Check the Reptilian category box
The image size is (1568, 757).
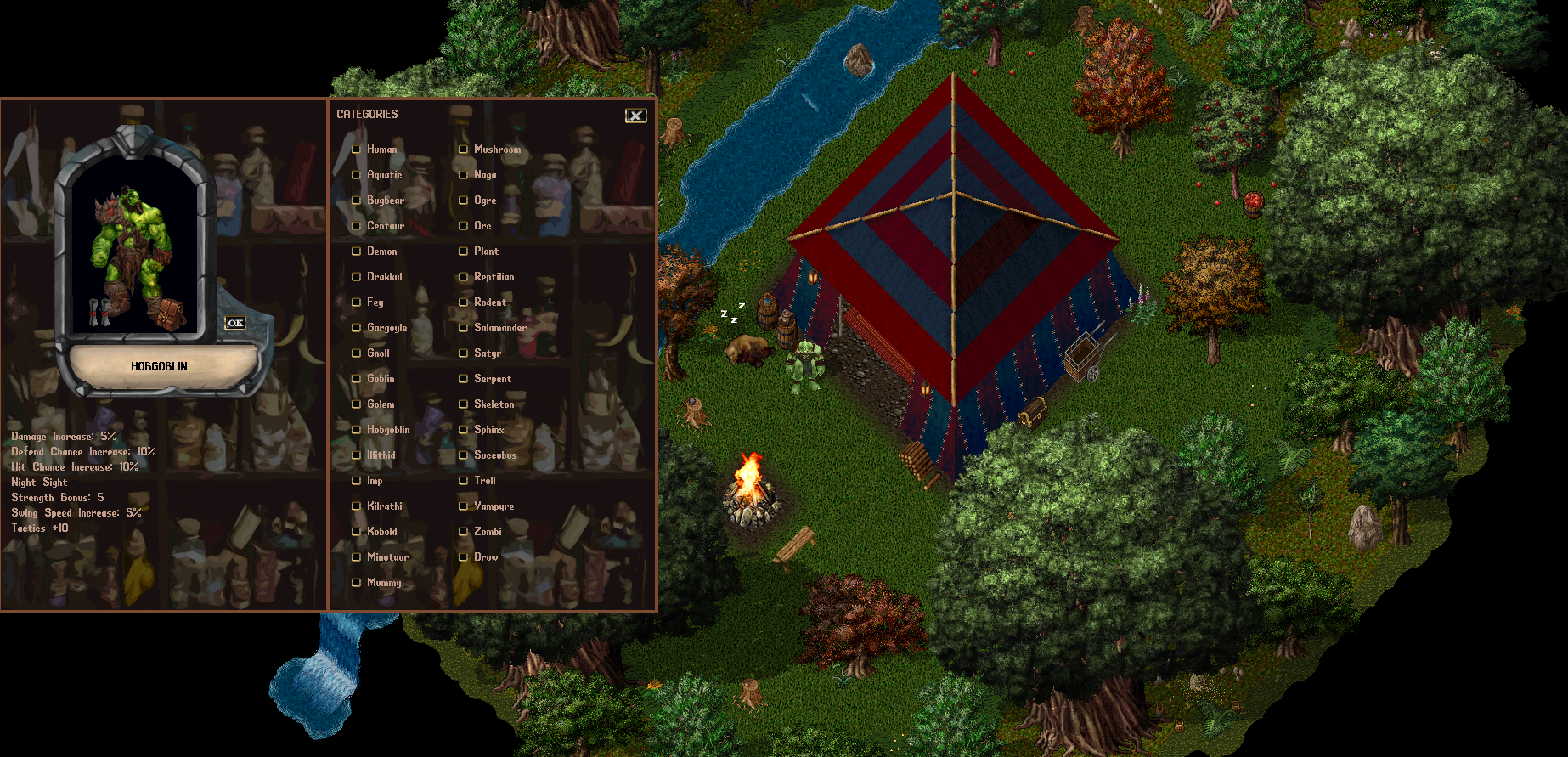[464, 277]
